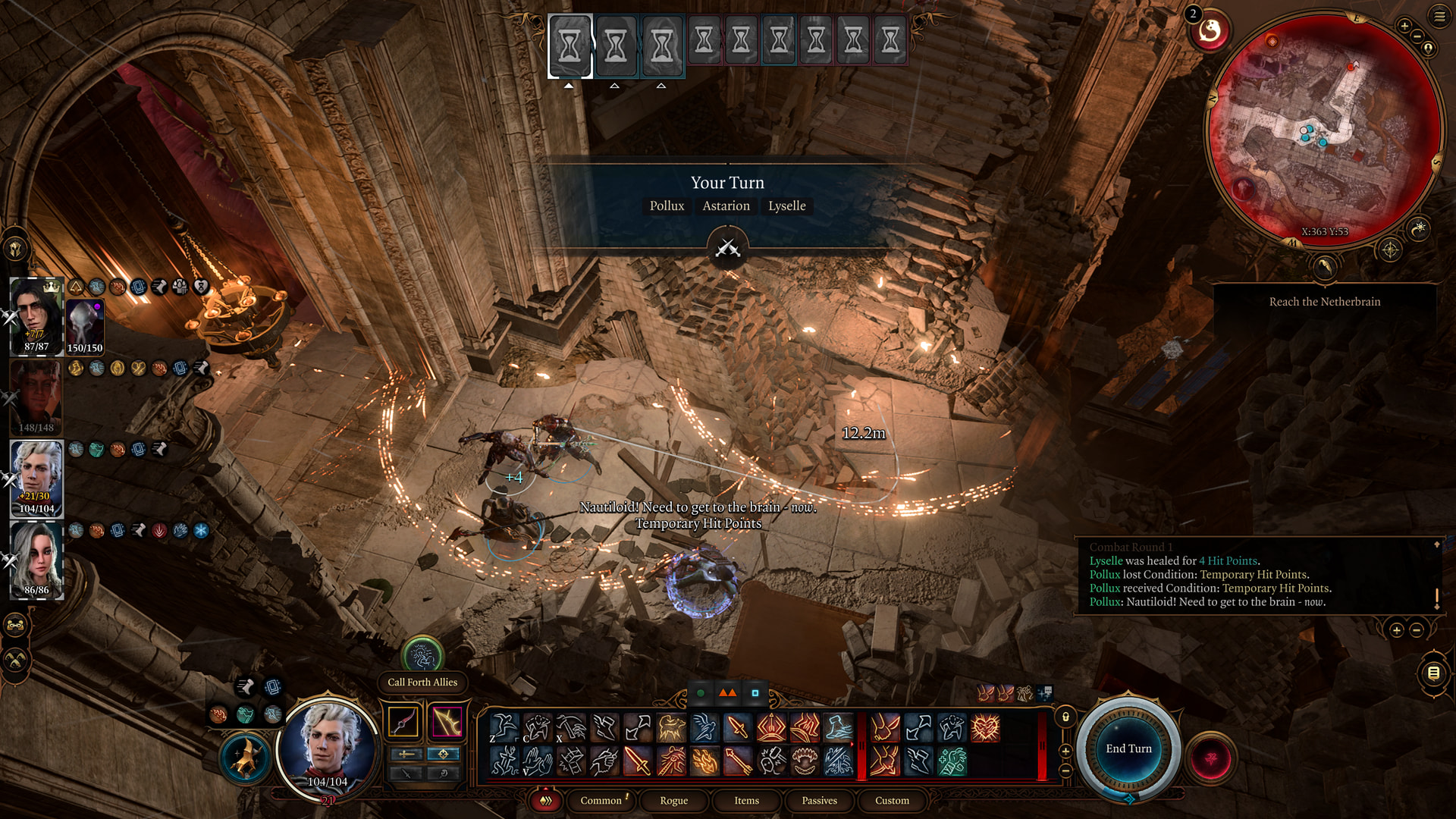The width and height of the screenshot is (1456, 819).
Task: Show the Items hotbar tab
Action: tap(746, 800)
